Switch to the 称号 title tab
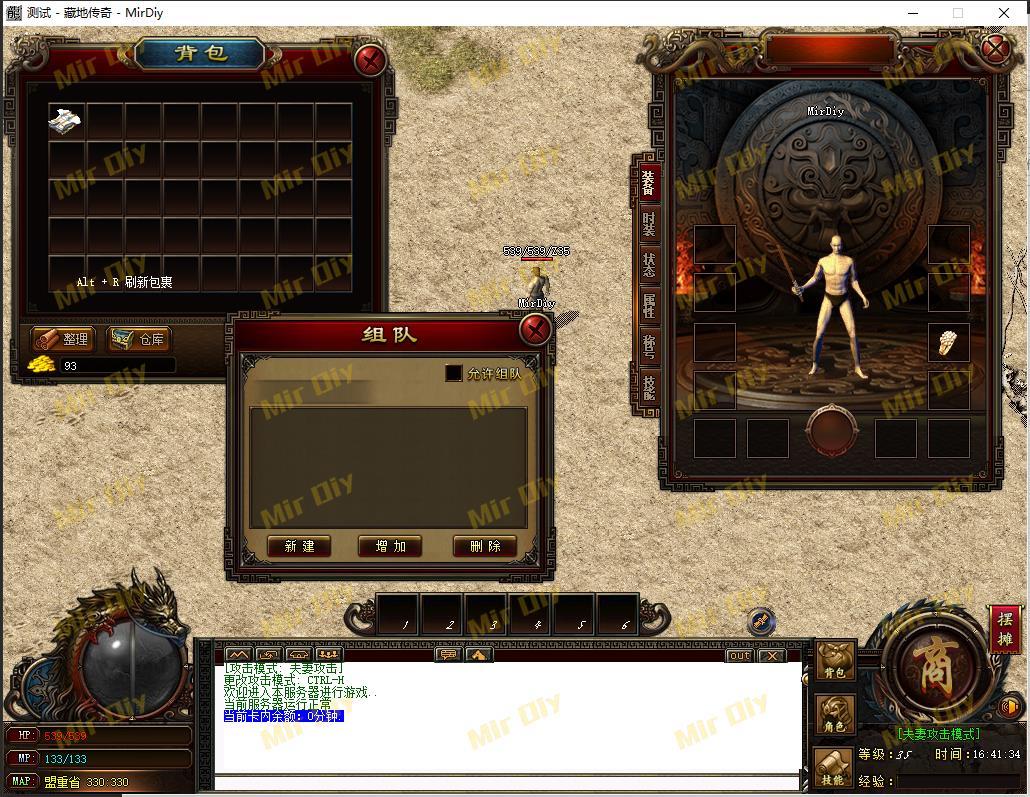Image resolution: width=1030 pixels, height=797 pixels. 648,346
